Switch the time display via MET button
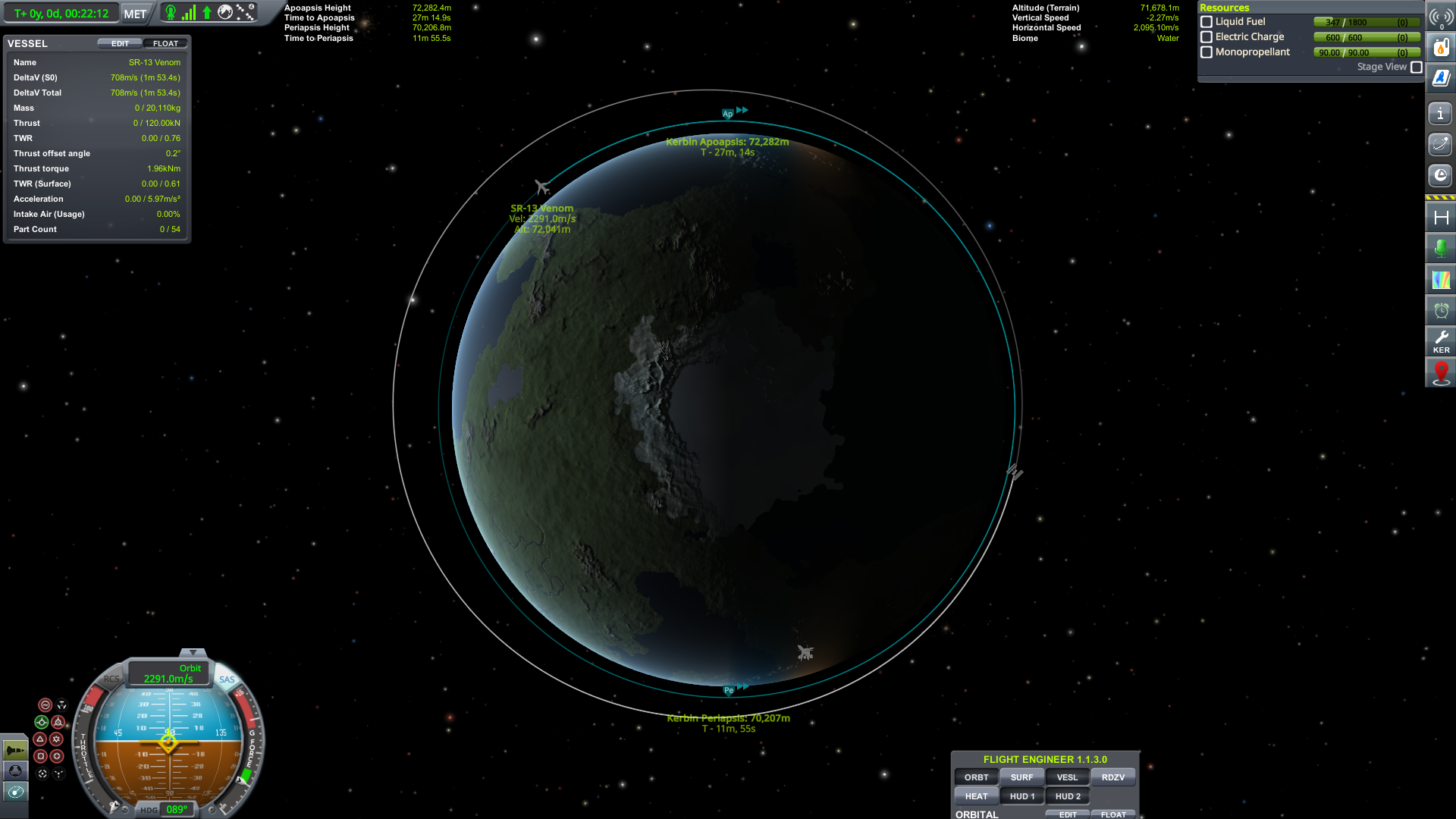Image resolution: width=1456 pixels, height=819 pixels. point(135,14)
